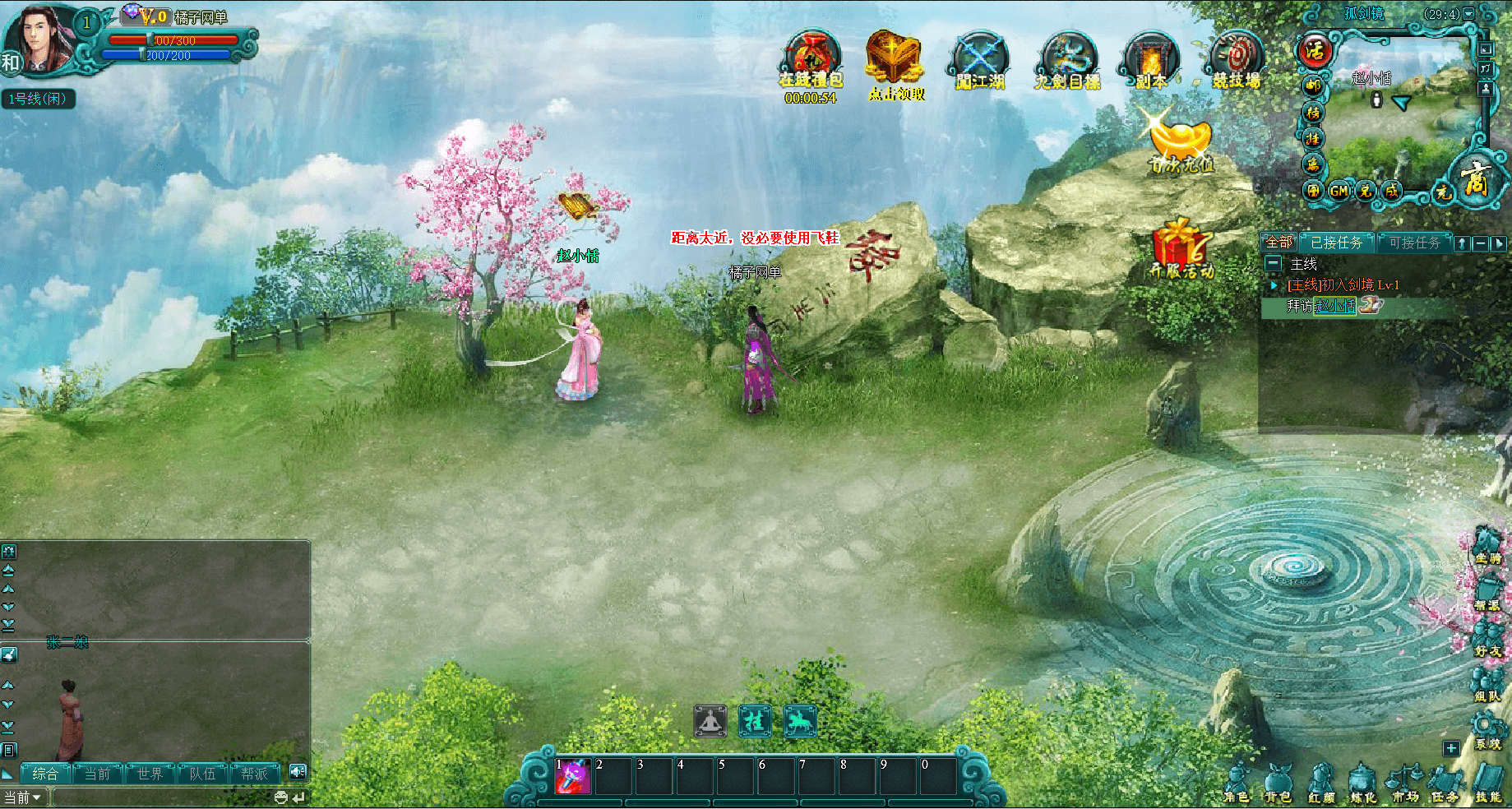Claim the 点击领取 treasure chest reward
This screenshot has height=809, width=1512.
895,62
